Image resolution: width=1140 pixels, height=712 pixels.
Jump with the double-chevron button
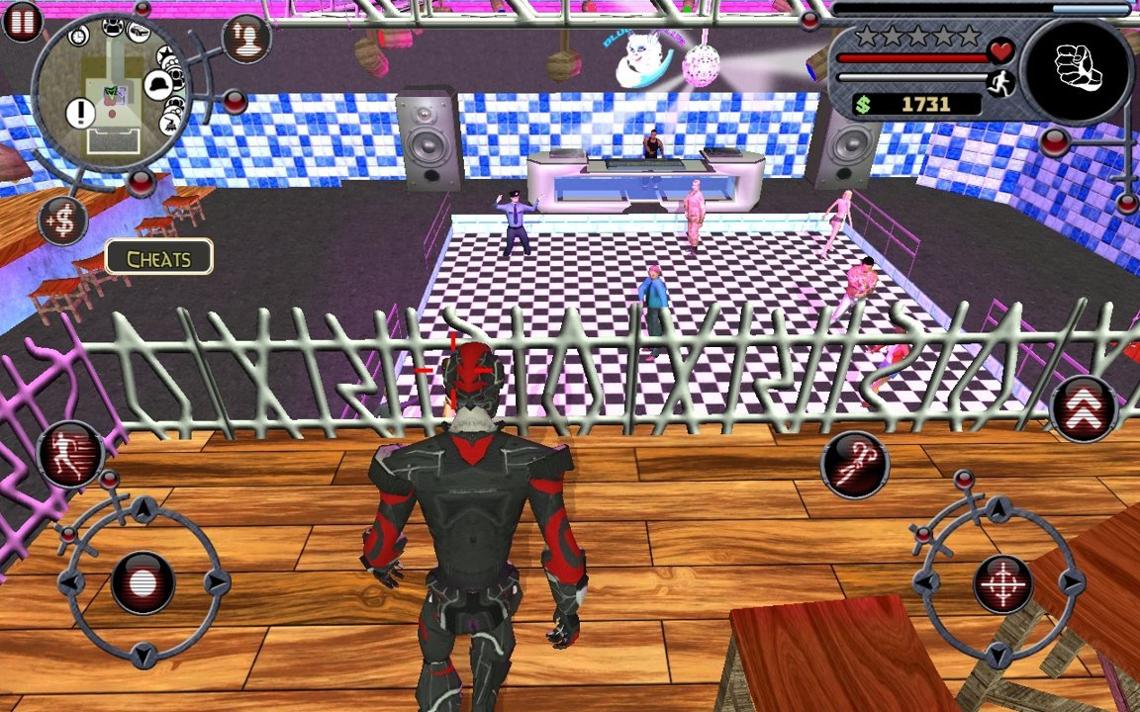tap(1084, 407)
